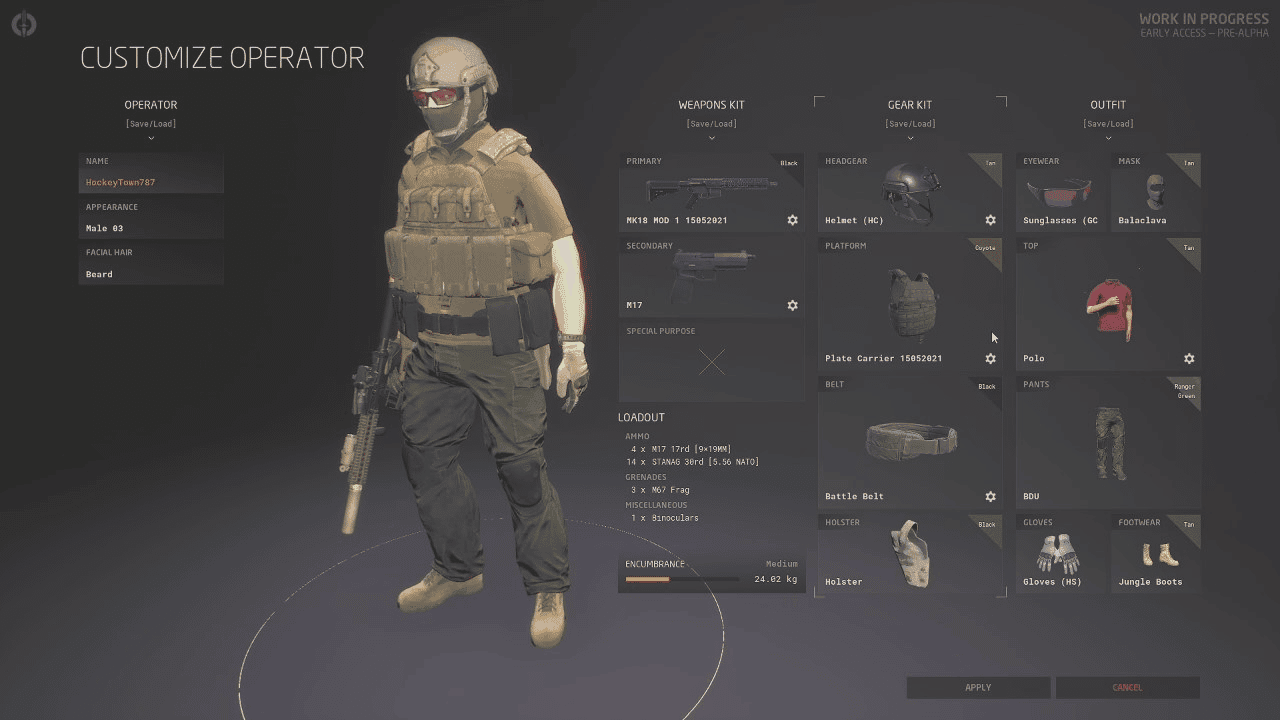Open the empty Special Purpose slot

click(711, 362)
